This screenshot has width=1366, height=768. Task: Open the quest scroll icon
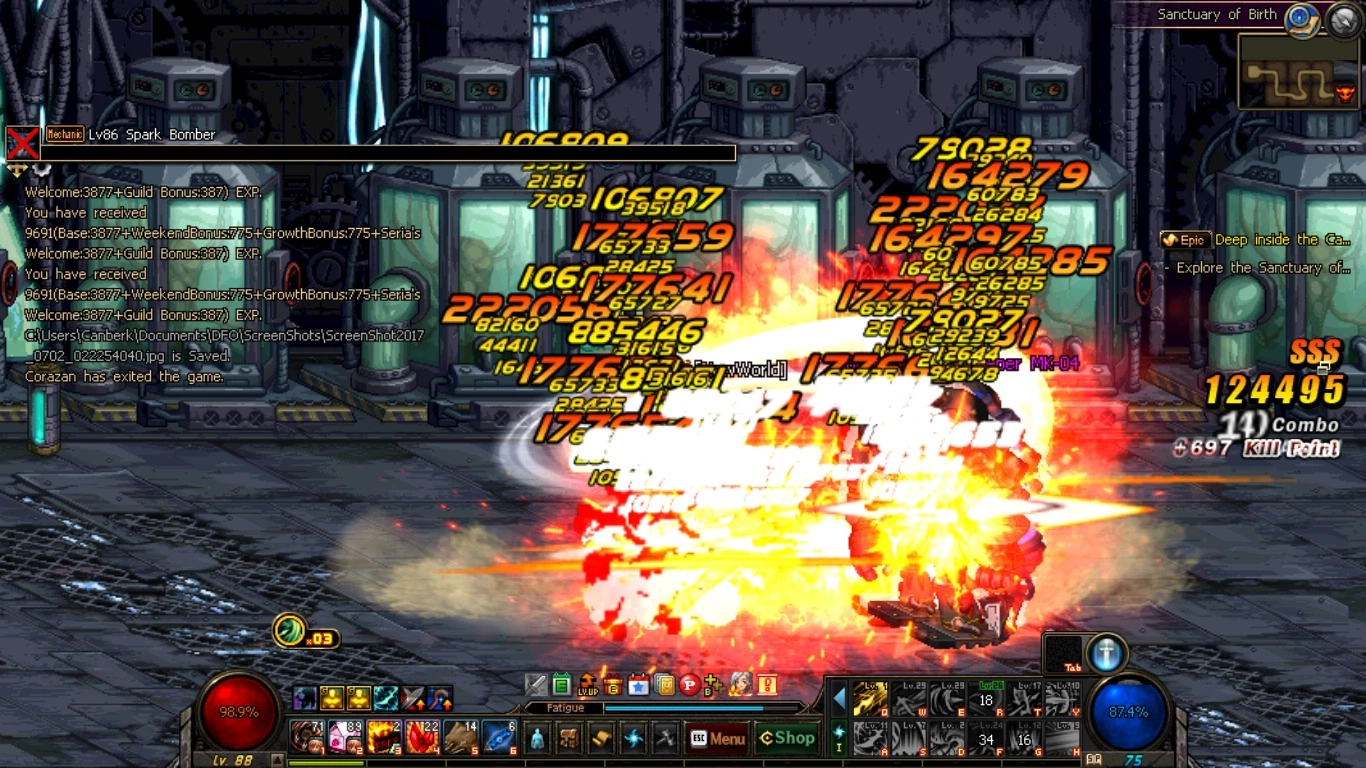pos(601,739)
